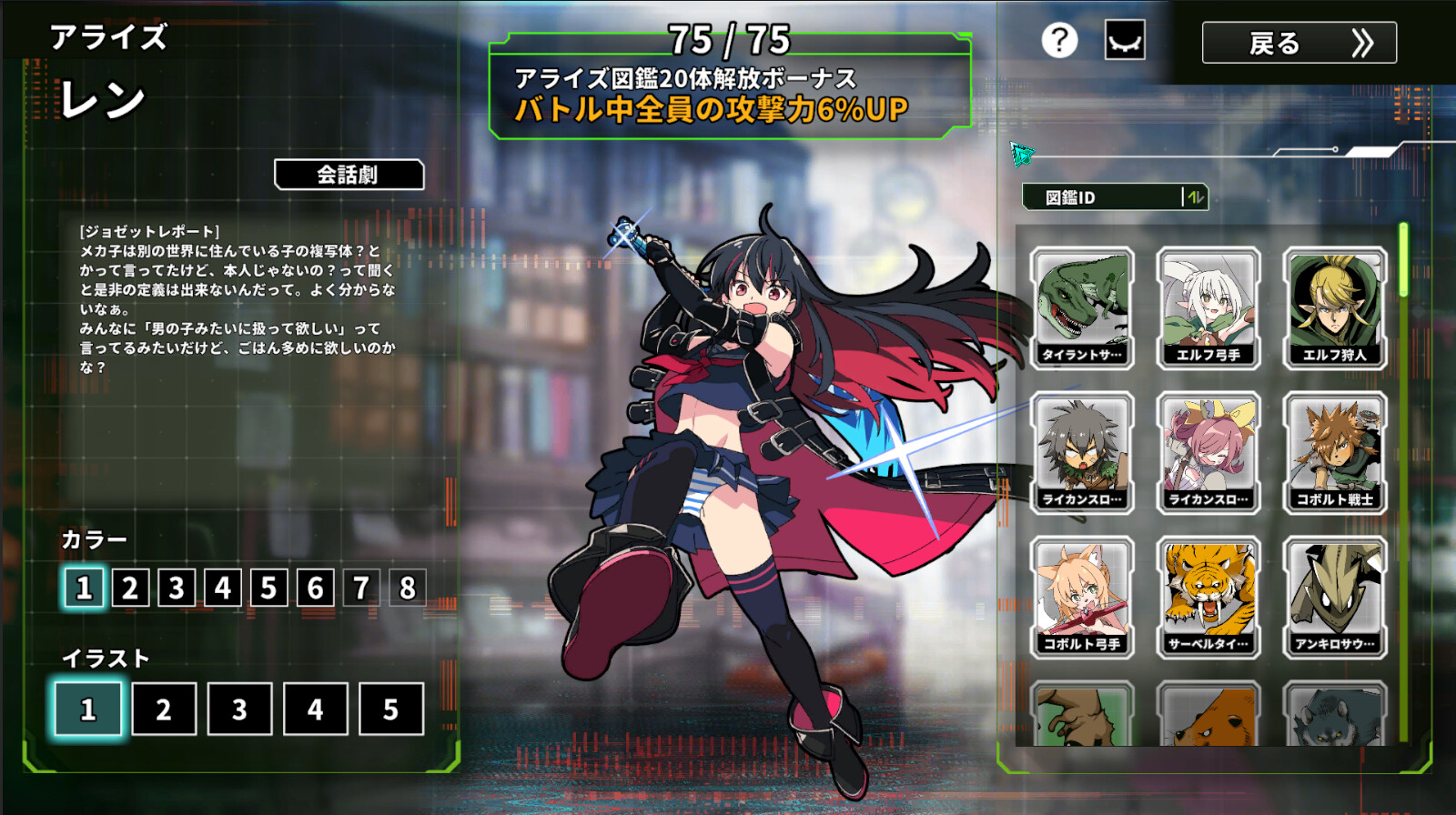
Task: Open the help (?) icon
Action: tap(1057, 40)
